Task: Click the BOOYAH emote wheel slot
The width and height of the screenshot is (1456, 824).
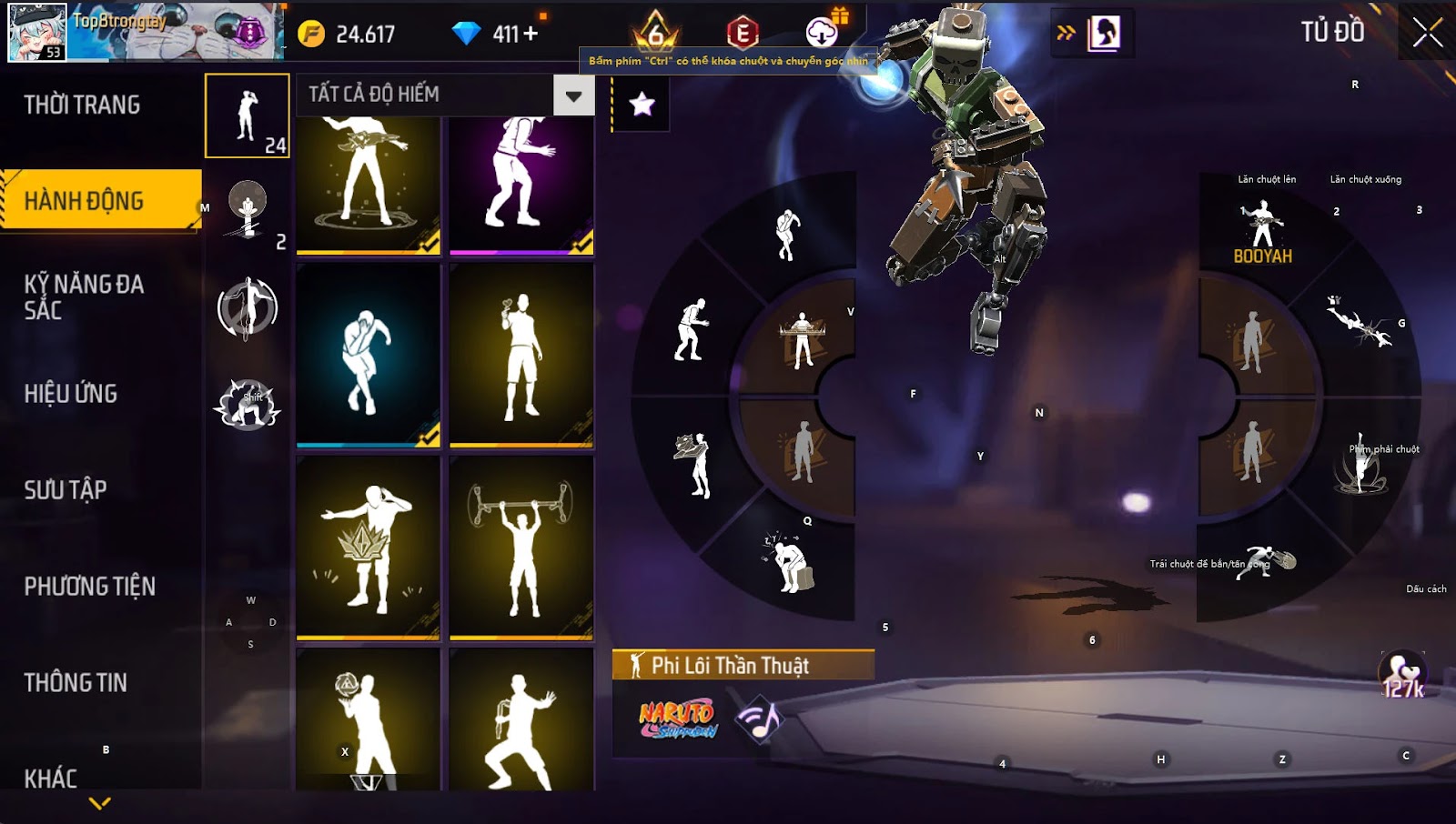Action: coord(1262,233)
